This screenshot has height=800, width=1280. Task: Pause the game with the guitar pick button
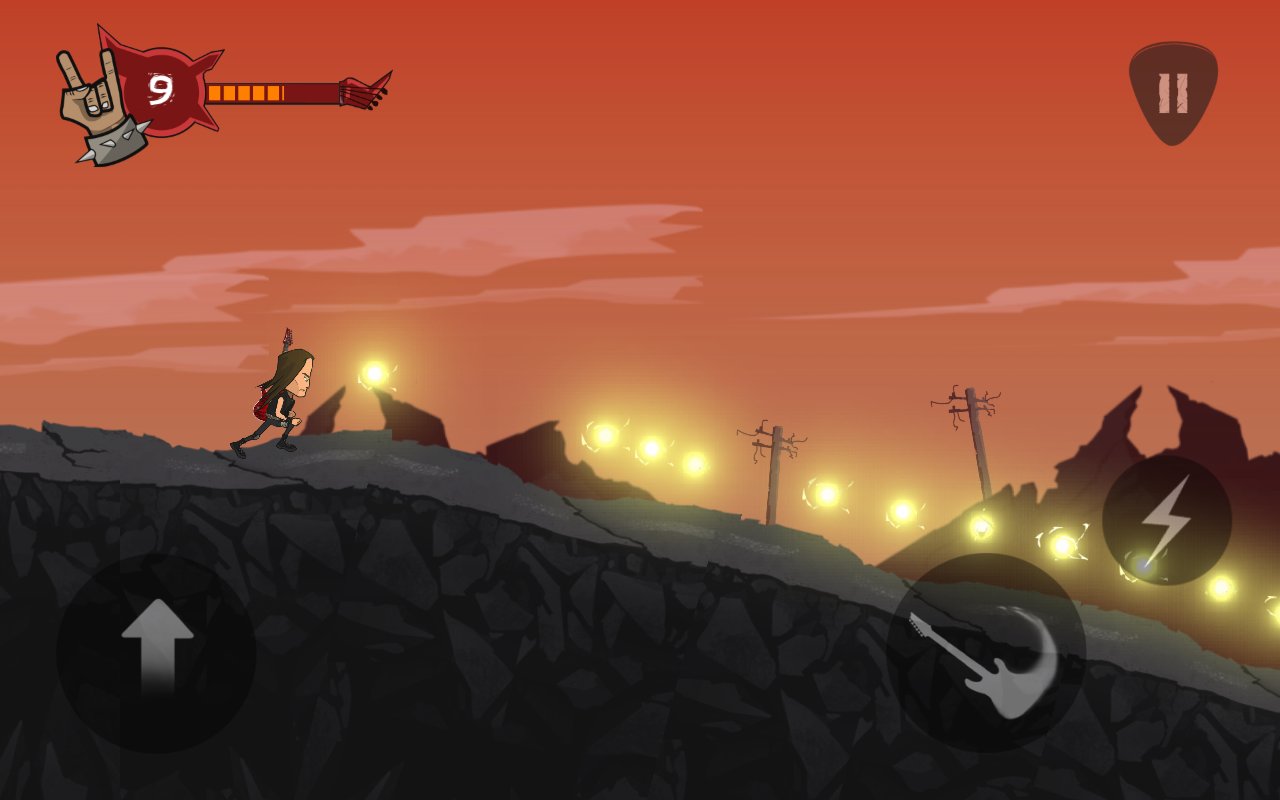(1172, 91)
